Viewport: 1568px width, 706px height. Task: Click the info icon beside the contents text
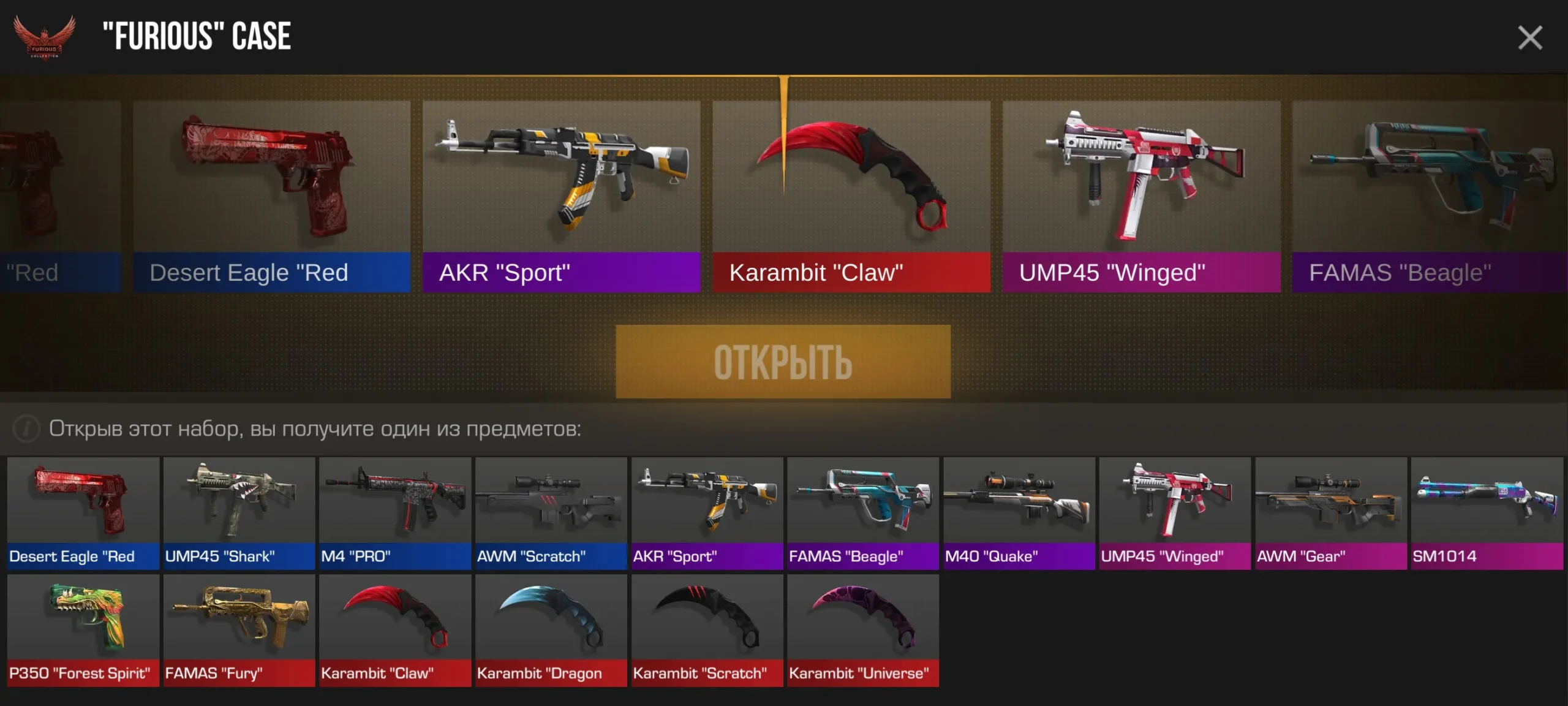click(x=26, y=428)
